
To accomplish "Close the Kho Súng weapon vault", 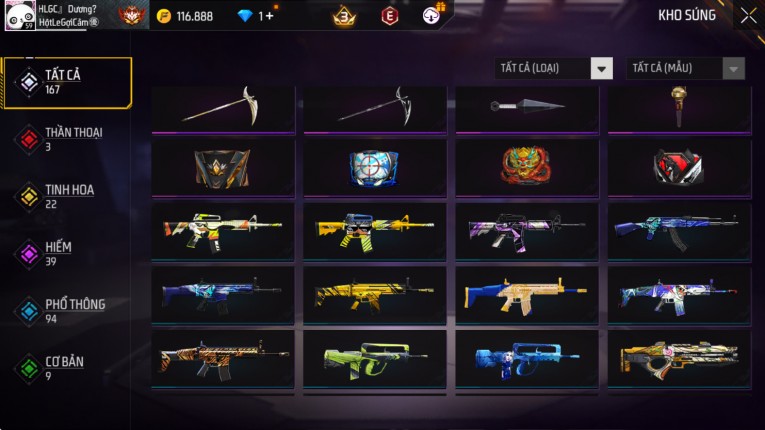I will (748, 16).
